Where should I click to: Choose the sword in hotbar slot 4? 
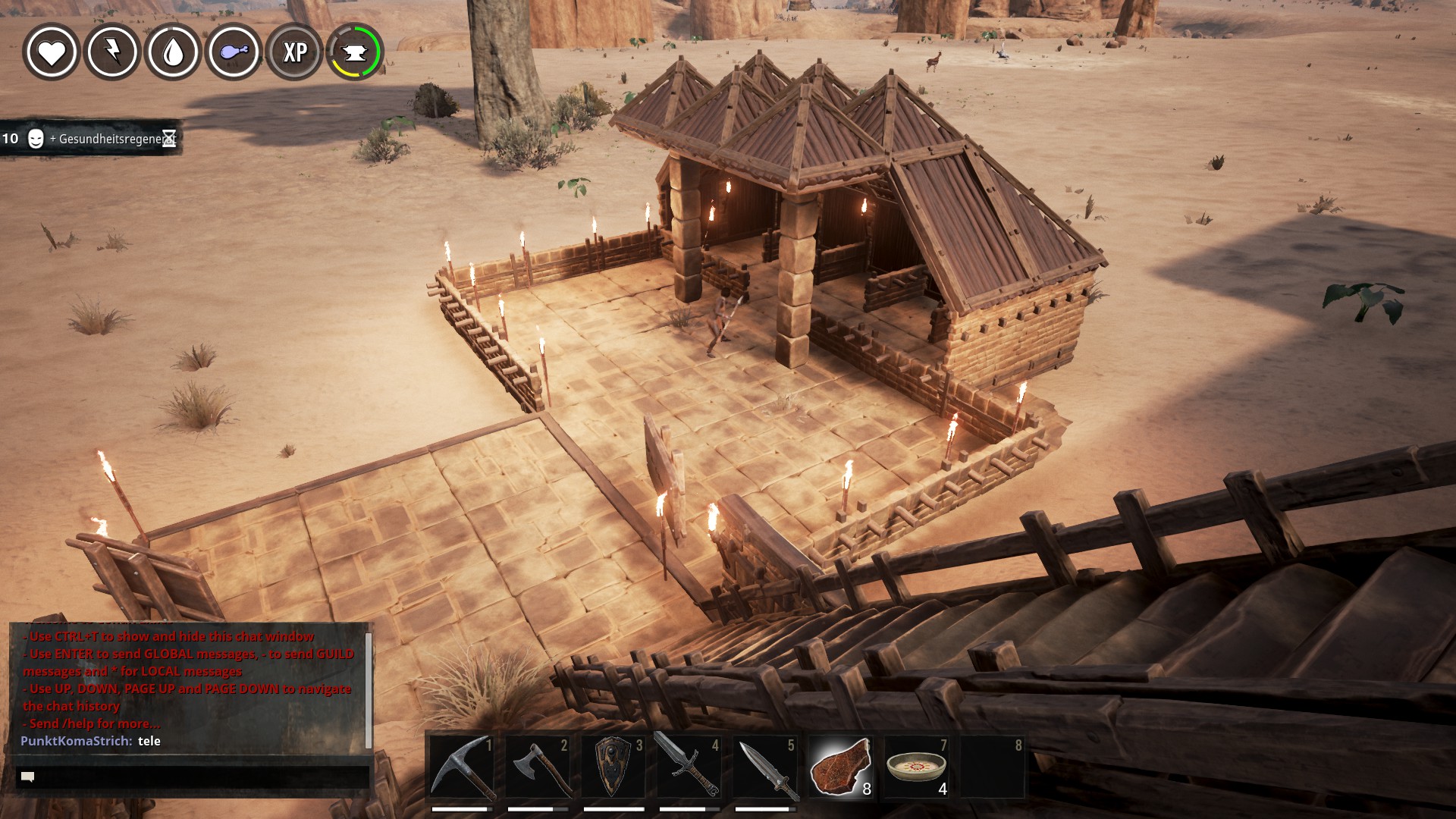pos(689,767)
